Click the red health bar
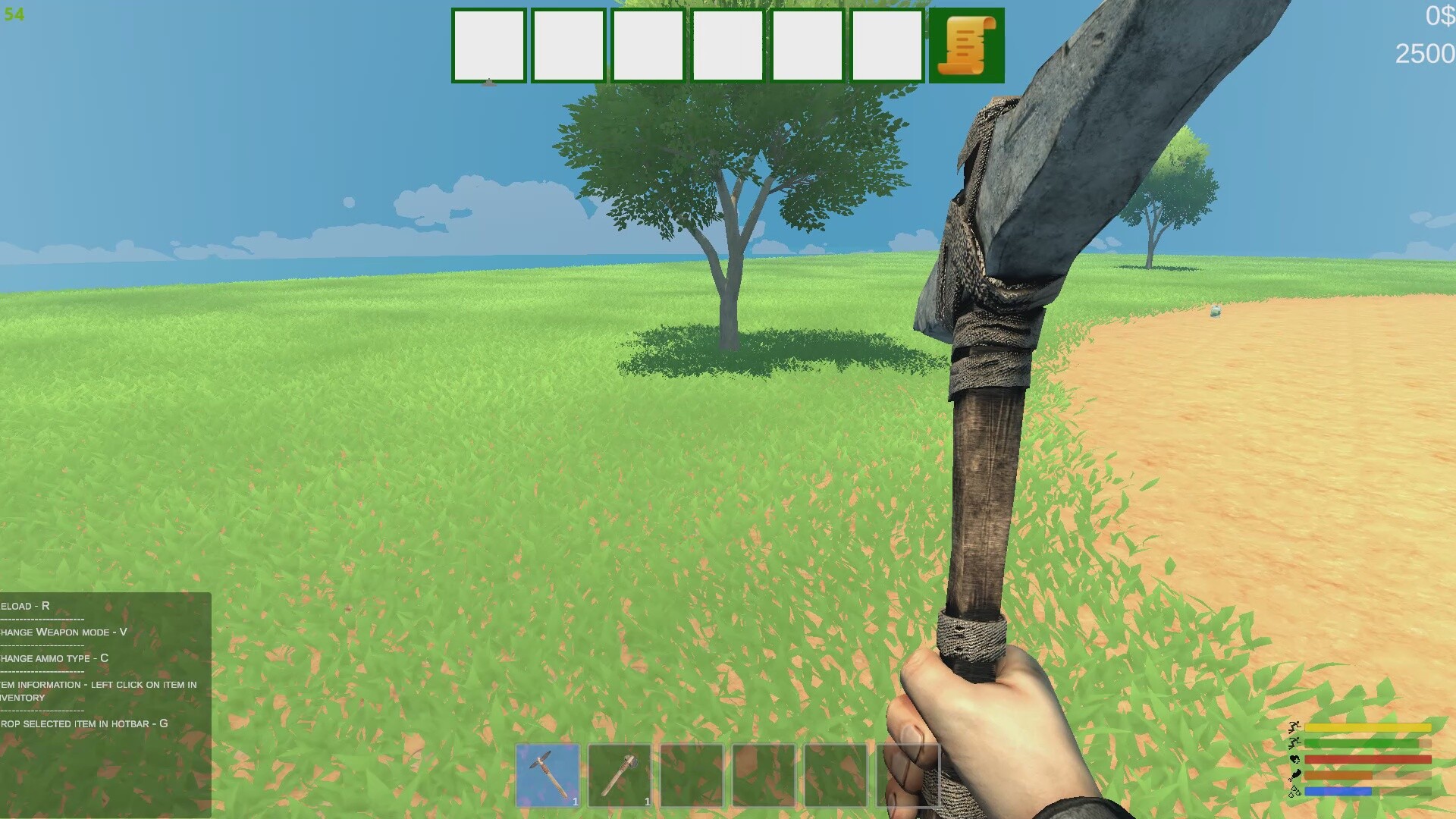The height and width of the screenshot is (819, 1456). pyautogui.click(x=1367, y=759)
